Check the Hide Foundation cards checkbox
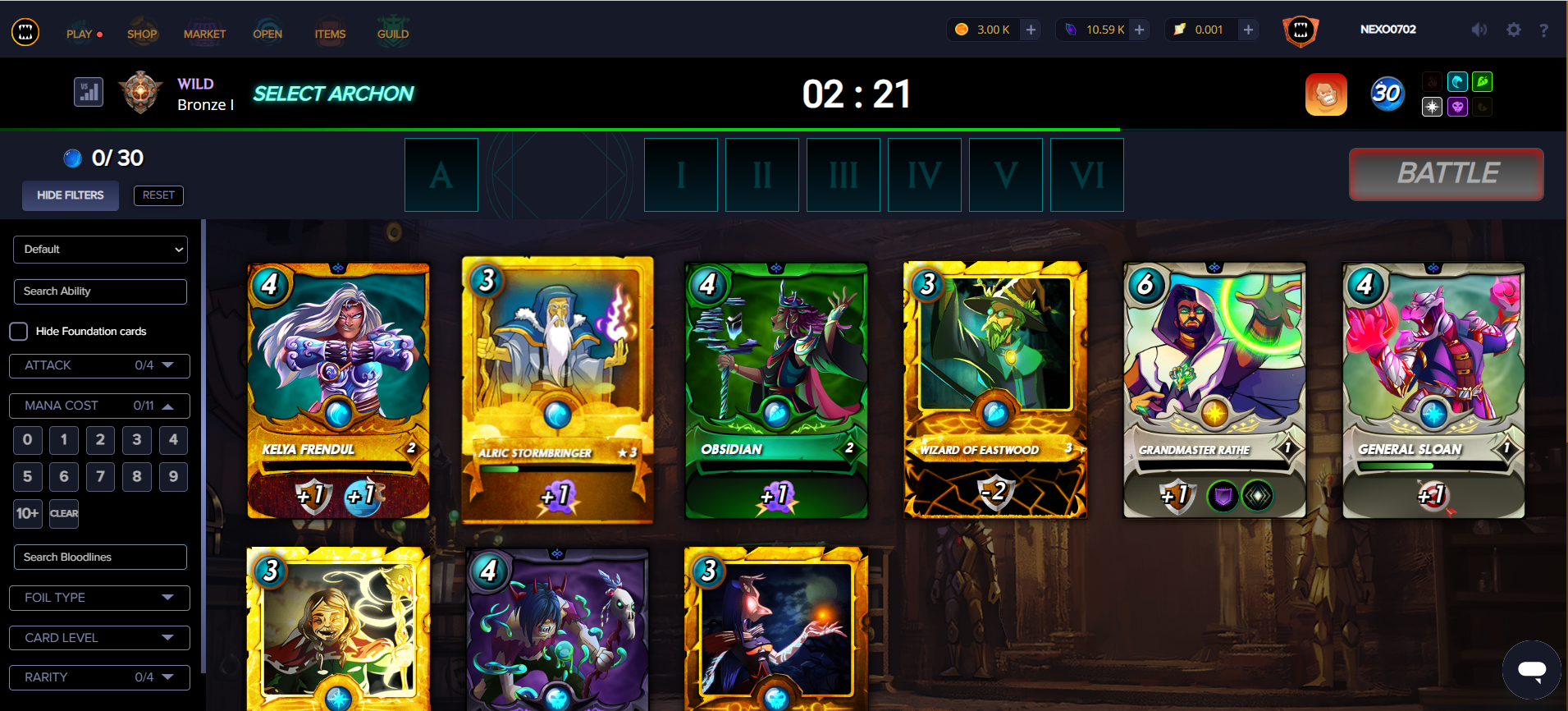The image size is (1568, 711). [x=18, y=331]
